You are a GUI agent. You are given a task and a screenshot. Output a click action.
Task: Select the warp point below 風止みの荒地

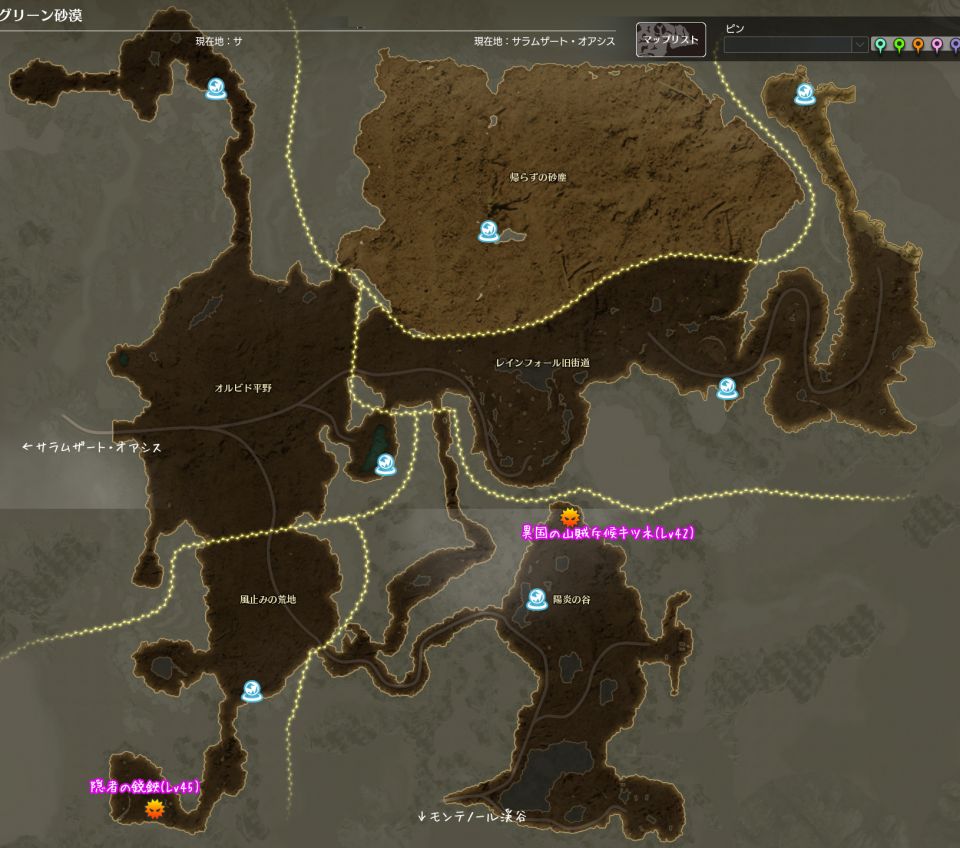252,690
